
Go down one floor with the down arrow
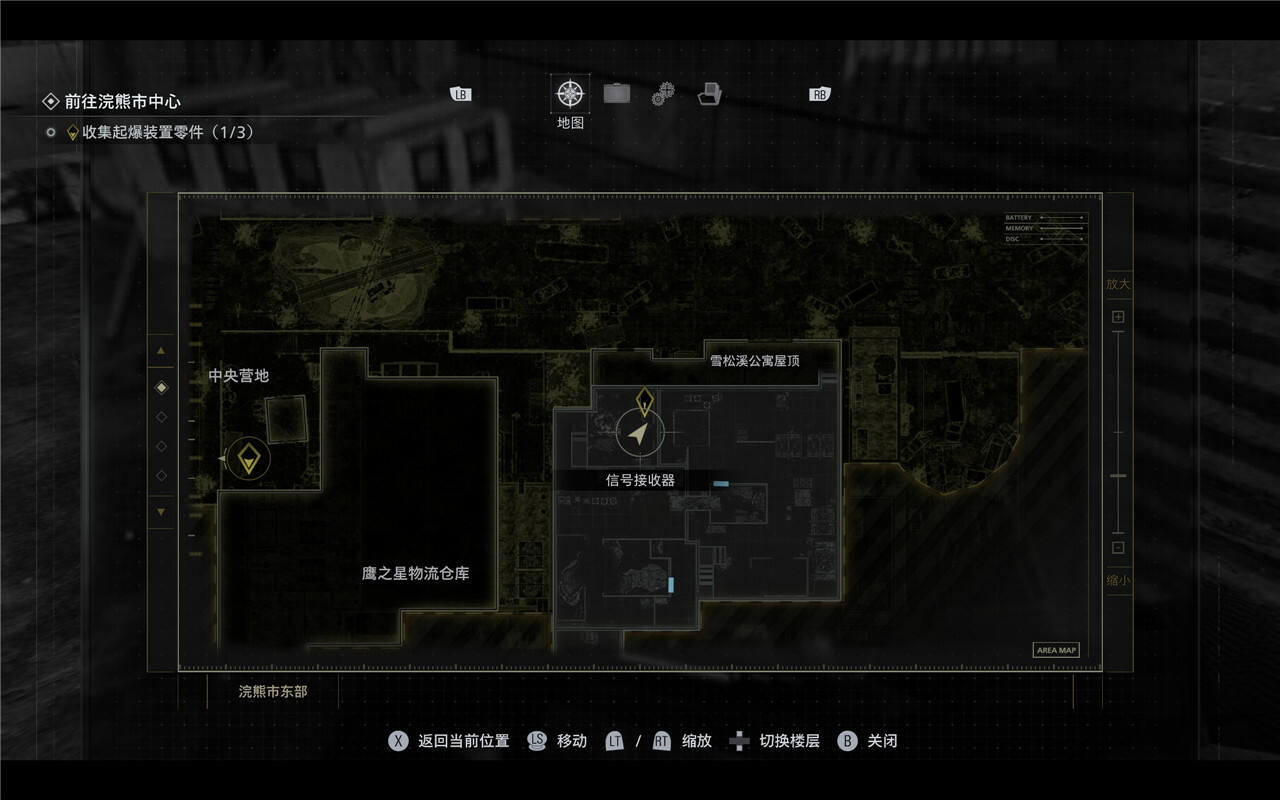pos(161,512)
